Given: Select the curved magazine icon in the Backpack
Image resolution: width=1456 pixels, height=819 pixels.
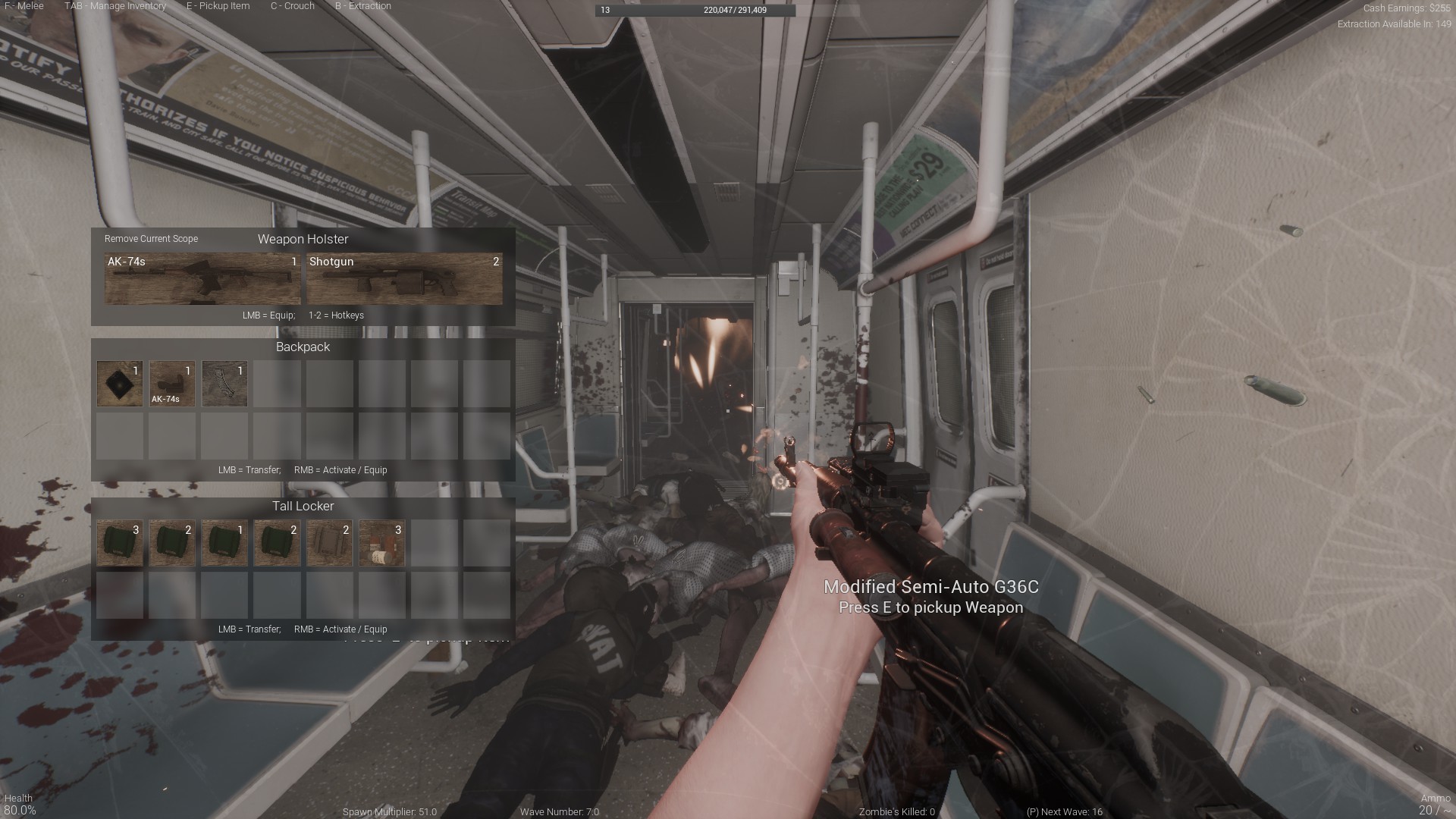Looking at the screenshot, I should [224, 383].
